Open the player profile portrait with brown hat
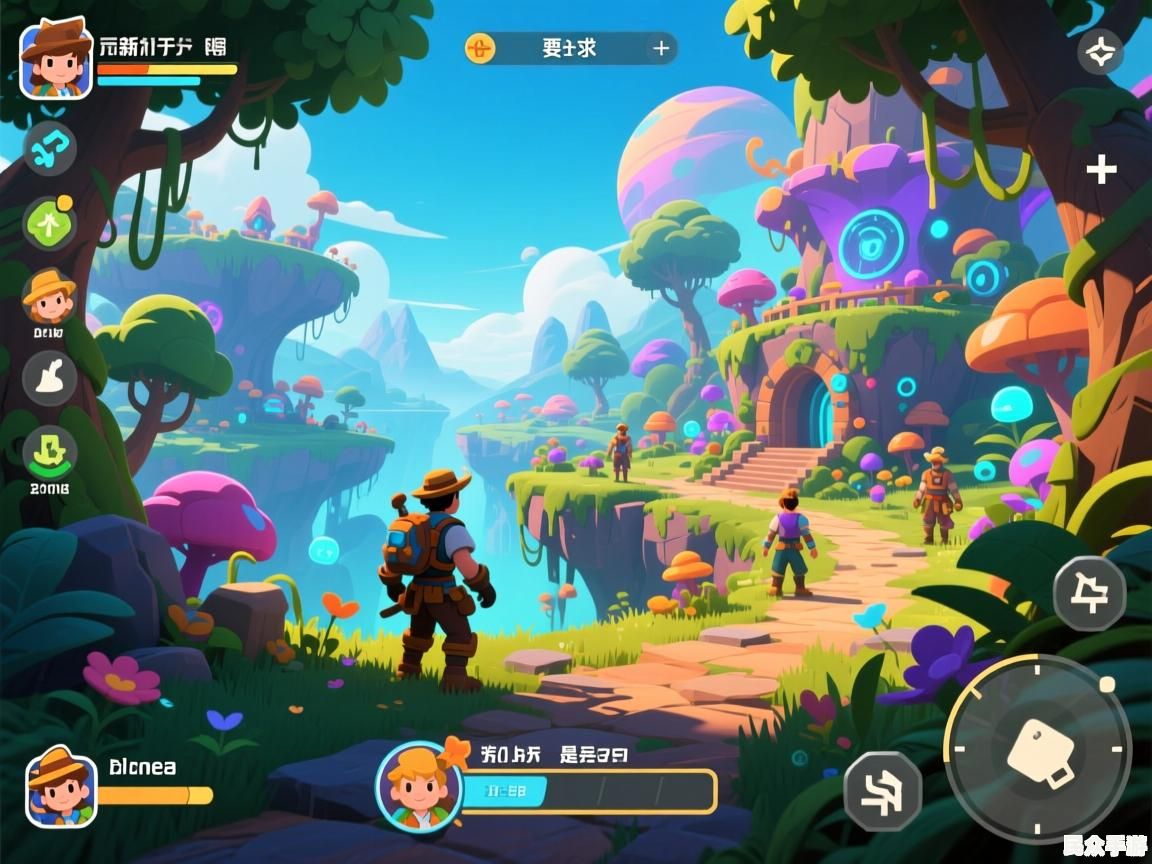Image resolution: width=1152 pixels, height=864 pixels. (56, 59)
